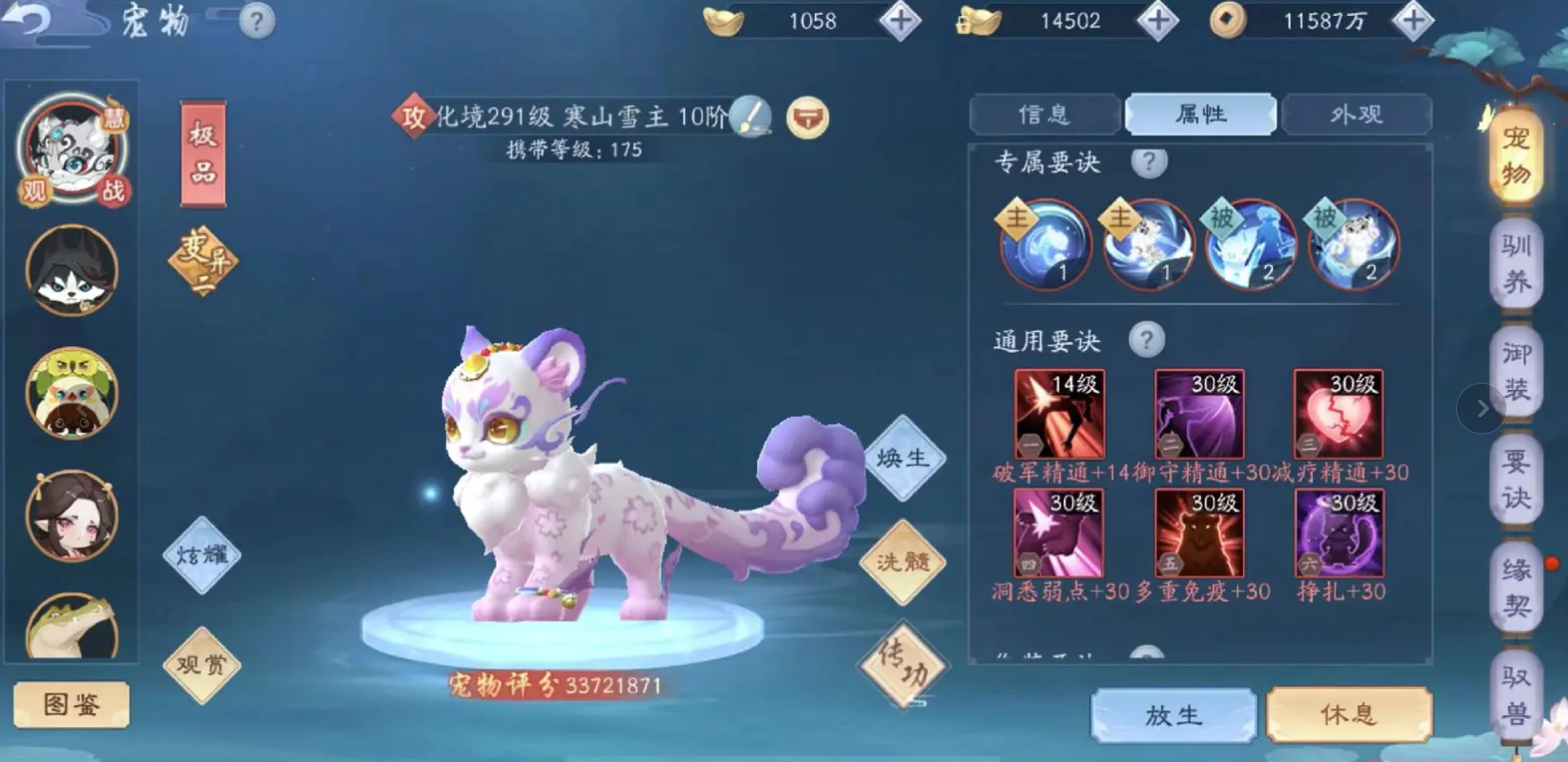Select the 多重免疫 skill icon
The height and width of the screenshot is (762, 1568).
click(1198, 533)
